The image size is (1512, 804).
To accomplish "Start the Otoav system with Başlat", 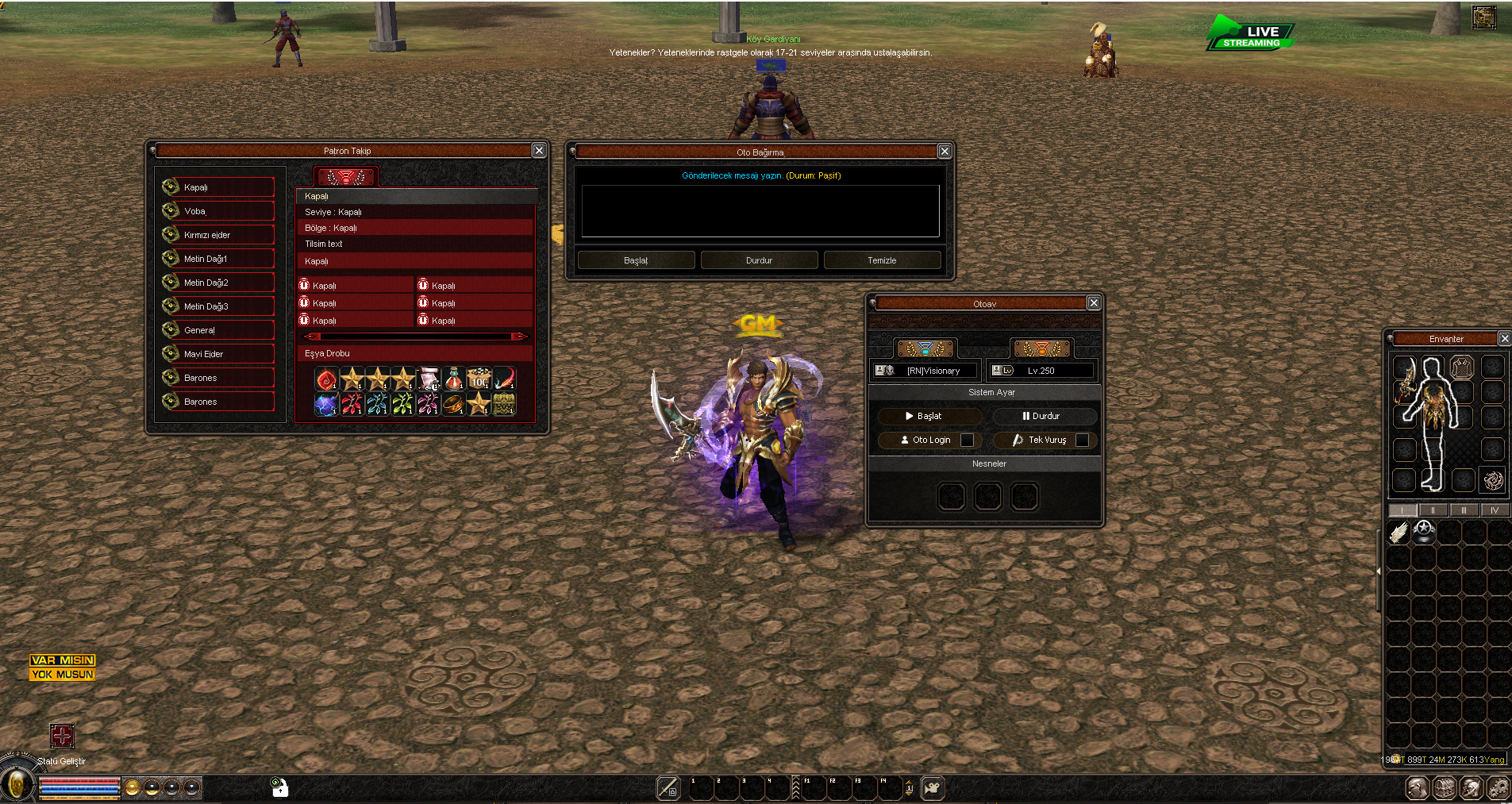I will point(929,416).
